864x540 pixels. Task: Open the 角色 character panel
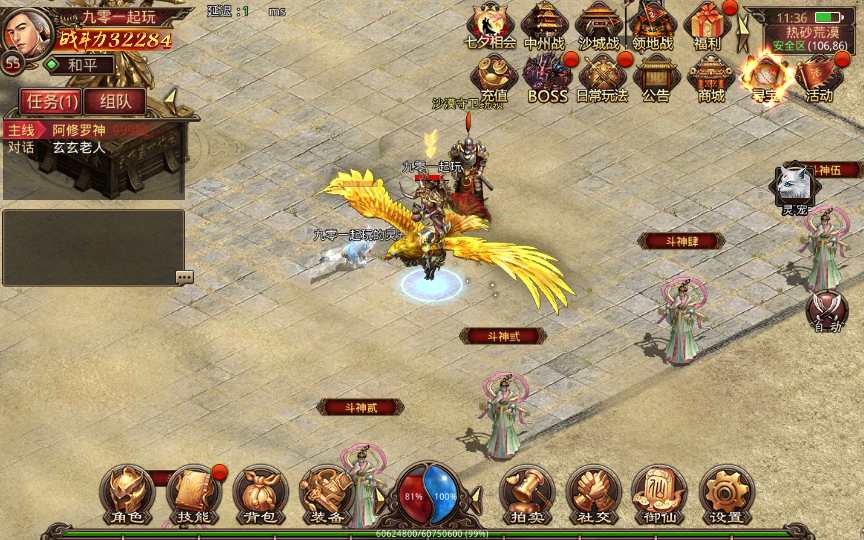126,494
